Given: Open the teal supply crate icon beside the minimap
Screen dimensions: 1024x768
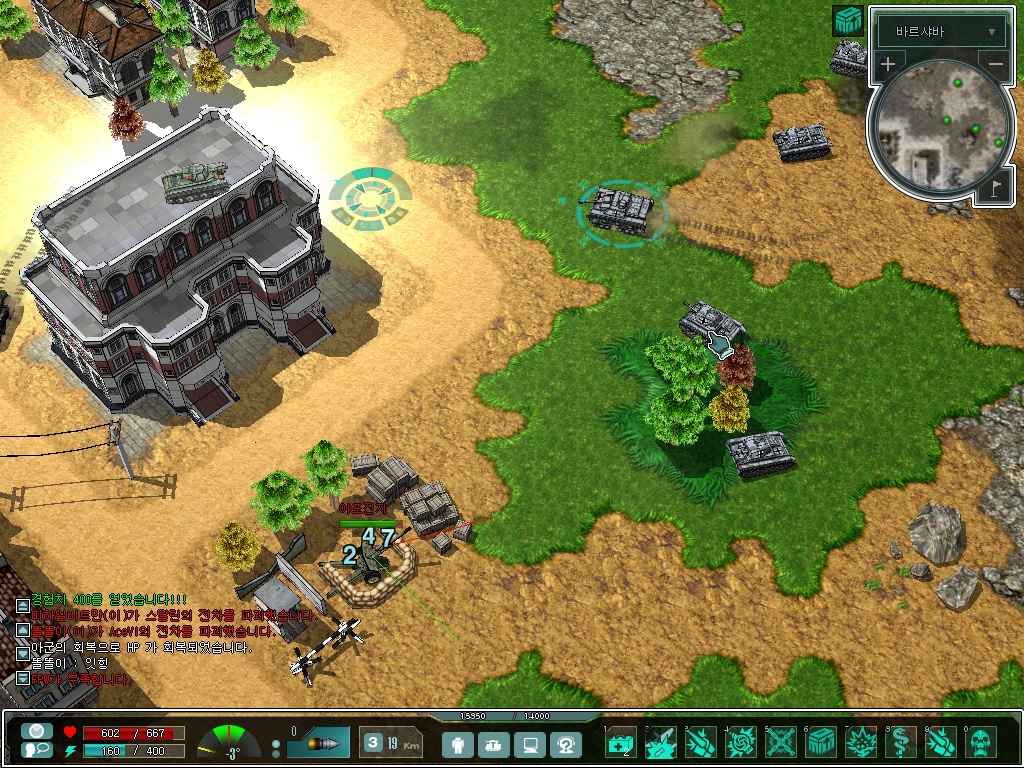Looking at the screenshot, I should (848, 21).
